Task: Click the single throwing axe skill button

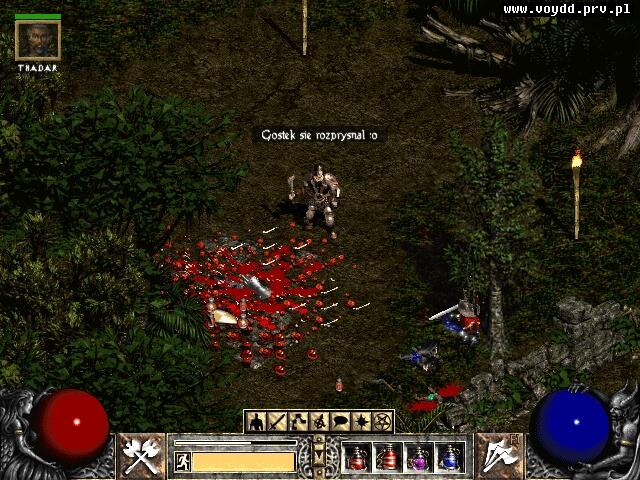Action: pyautogui.click(x=497, y=456)
